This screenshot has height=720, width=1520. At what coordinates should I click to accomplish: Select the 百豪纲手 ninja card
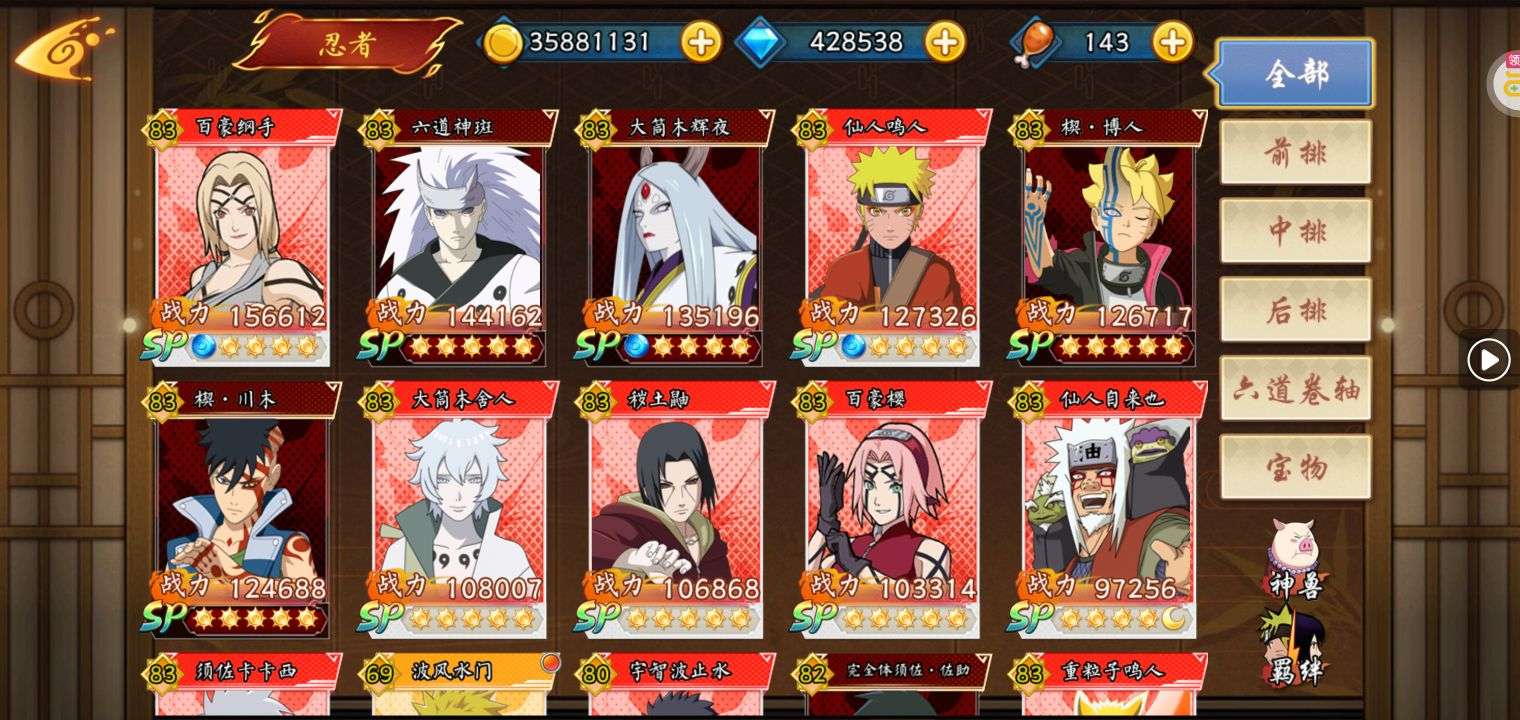(x=243, y=236)
